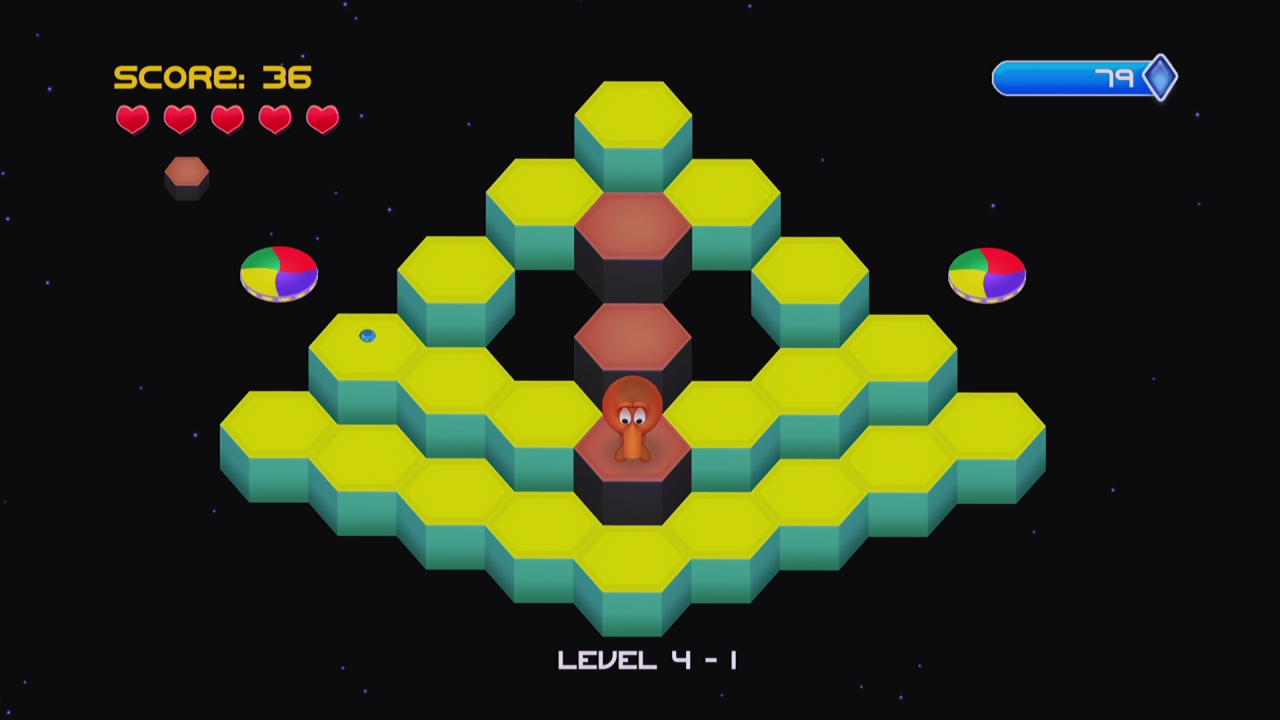Click the pink target tile indicator
Image resolution: width=1280 pixels, height=720 pixels.
click(187, 176)
